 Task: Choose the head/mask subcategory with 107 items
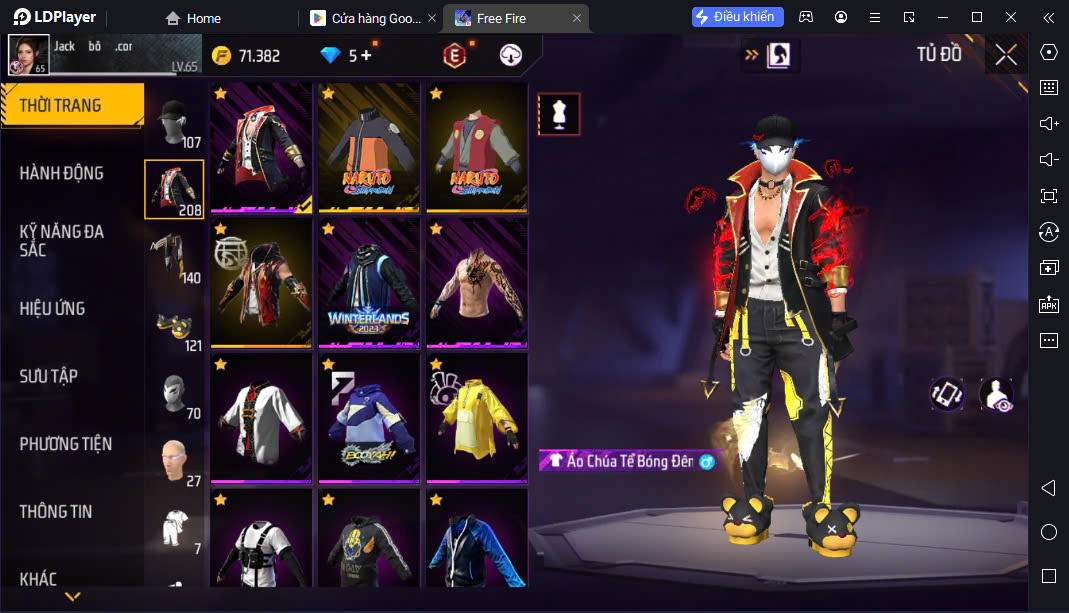[175, 123]
